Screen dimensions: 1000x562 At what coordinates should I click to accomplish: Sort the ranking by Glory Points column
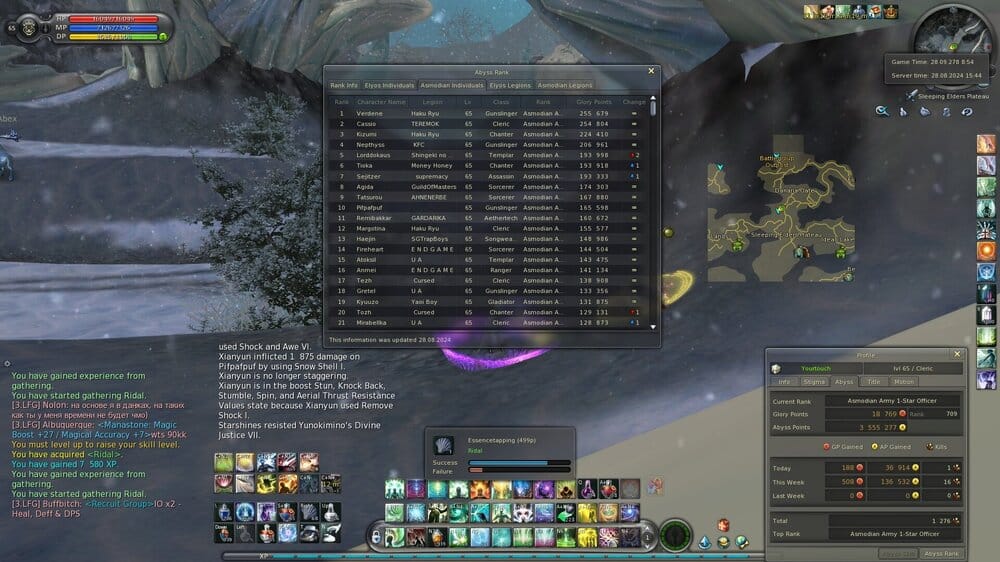pyautogui.click(x=593, y=102)
